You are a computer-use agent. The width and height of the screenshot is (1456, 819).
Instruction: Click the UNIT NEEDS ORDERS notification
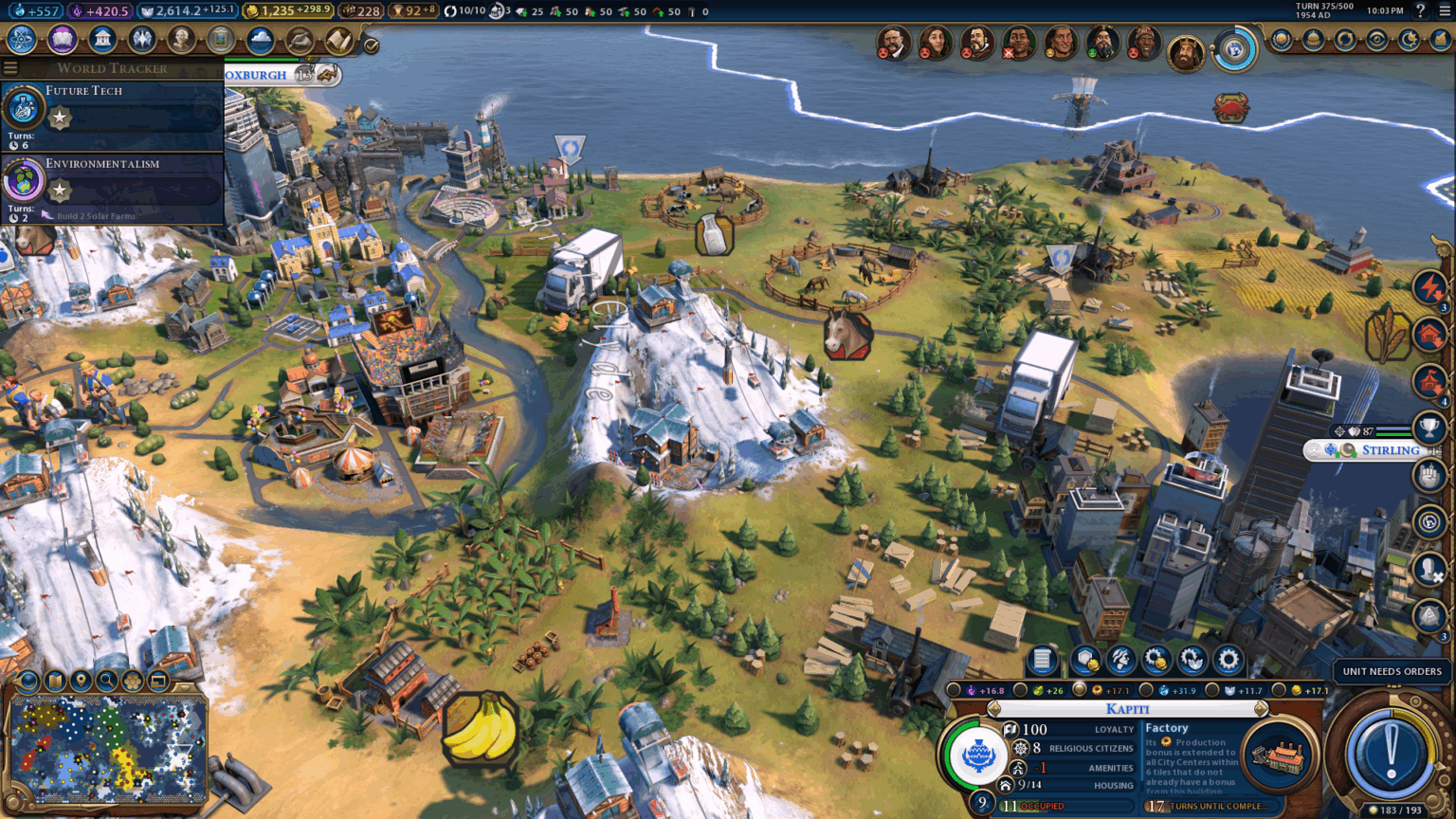(1391, 670)
